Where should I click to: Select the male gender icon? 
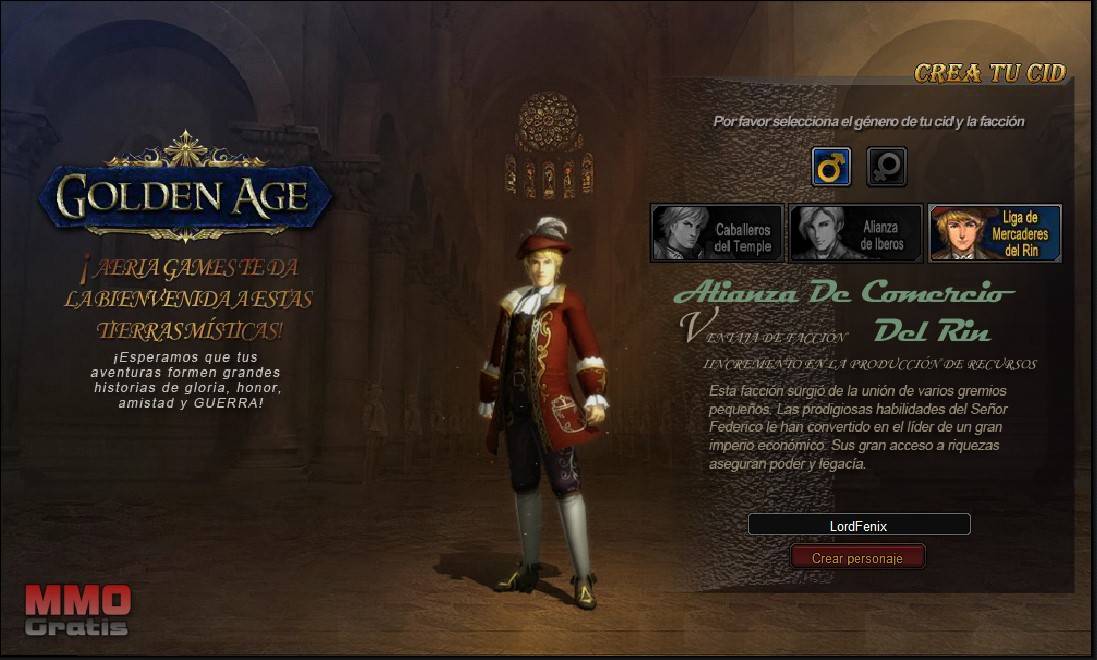click(831, 167)
